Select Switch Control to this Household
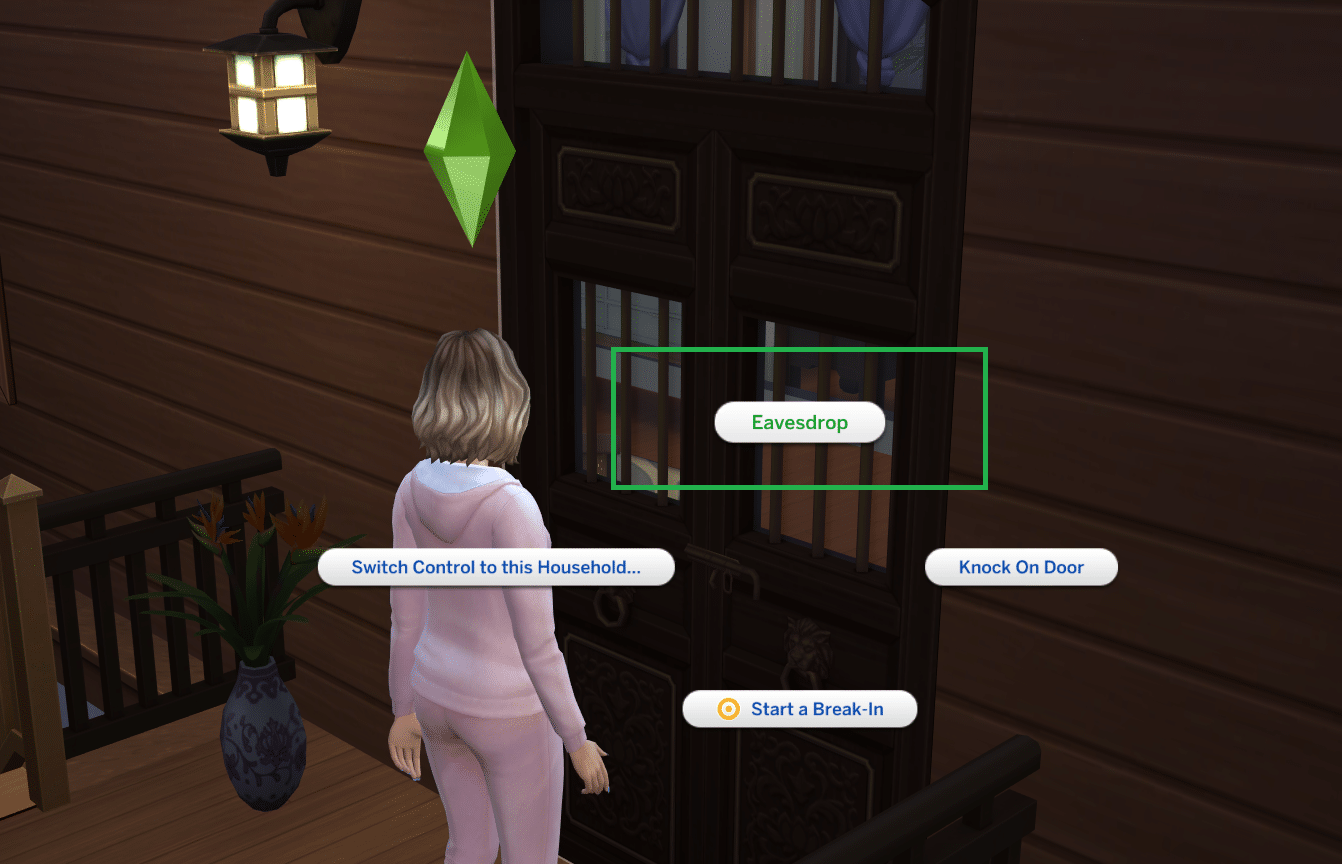The height and width of the screenshot is (864, 1342). click(x=497, y=567)
